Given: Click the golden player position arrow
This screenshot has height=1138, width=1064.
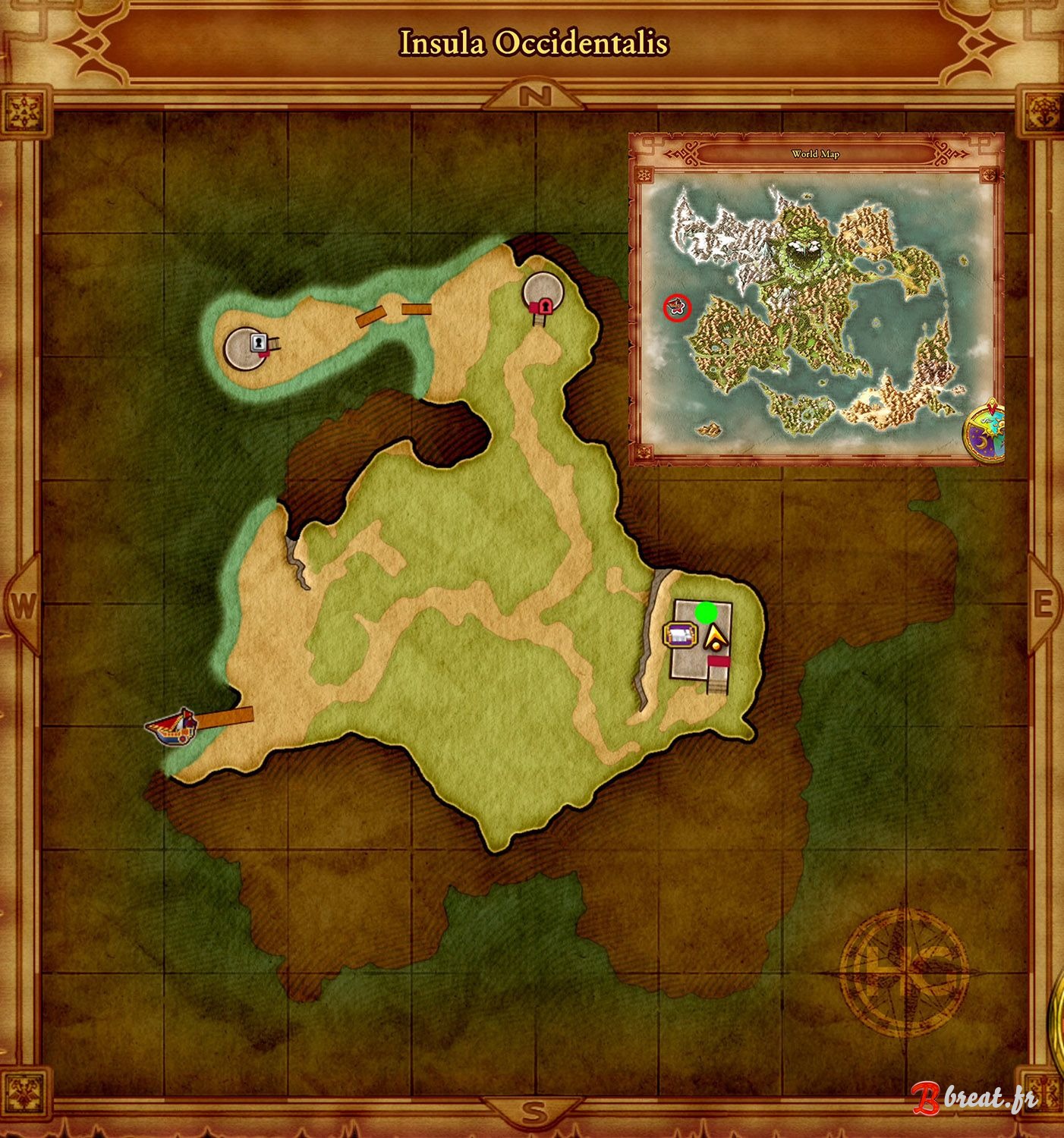Looking at the screenshot, I should [x=716, y=637].
